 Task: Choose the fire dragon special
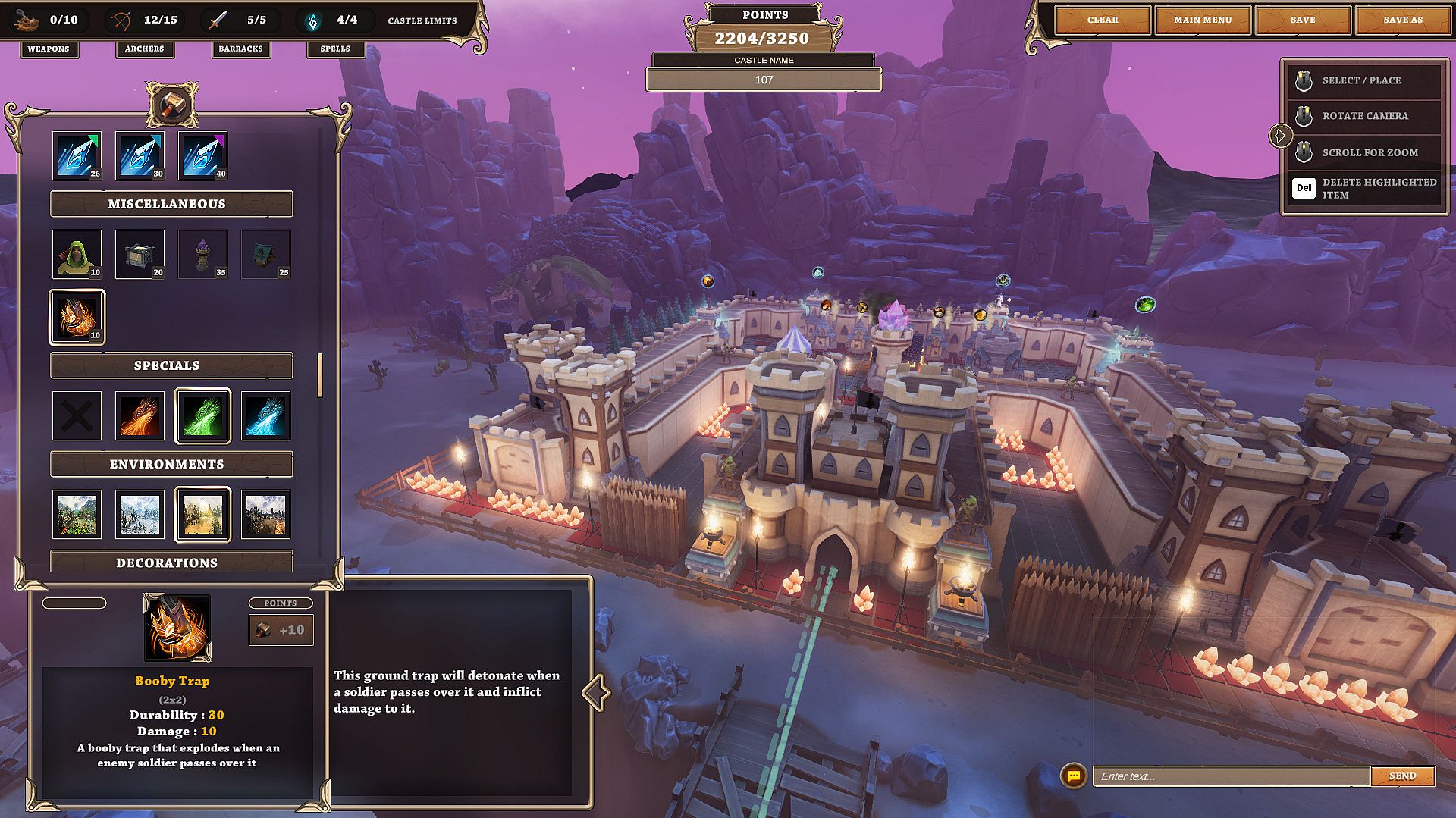coord(140,415)
